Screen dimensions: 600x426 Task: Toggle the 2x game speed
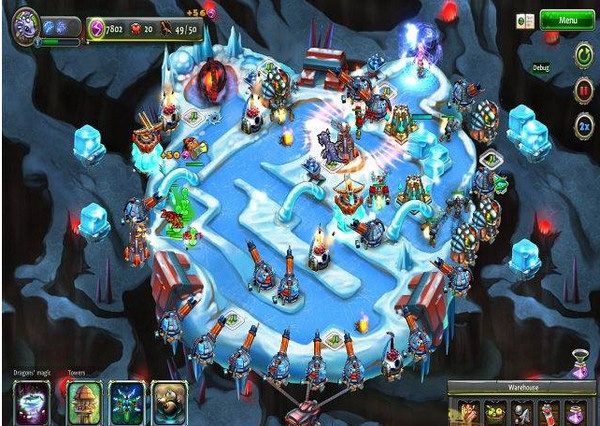point(584,129)
